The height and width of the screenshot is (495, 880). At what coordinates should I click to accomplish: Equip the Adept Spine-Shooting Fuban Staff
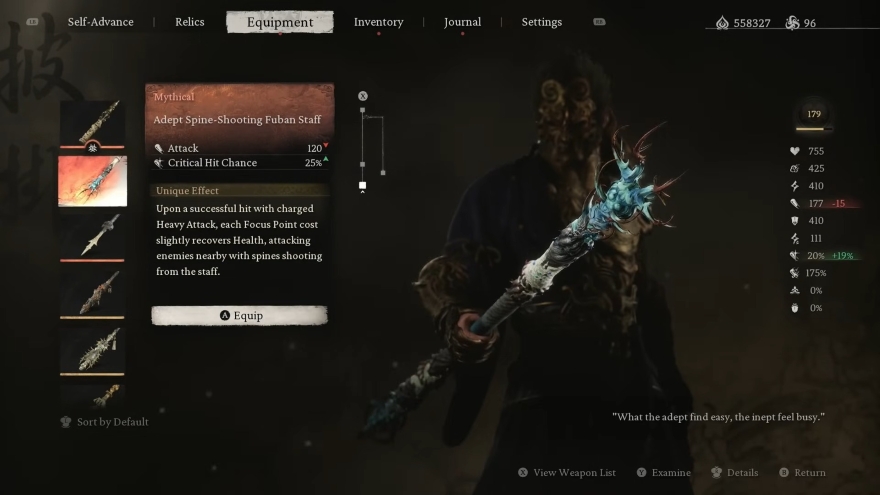(239, 315)
